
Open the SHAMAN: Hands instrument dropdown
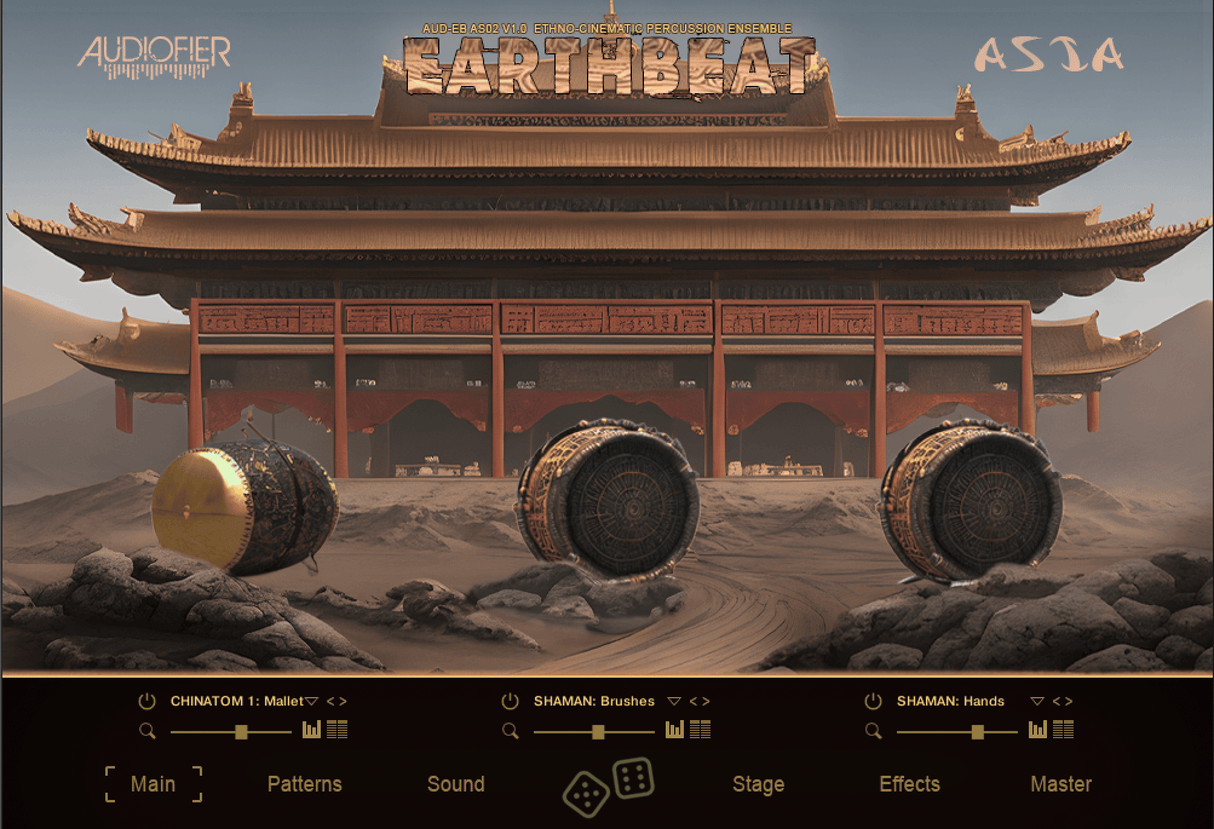coord(1037,702)
